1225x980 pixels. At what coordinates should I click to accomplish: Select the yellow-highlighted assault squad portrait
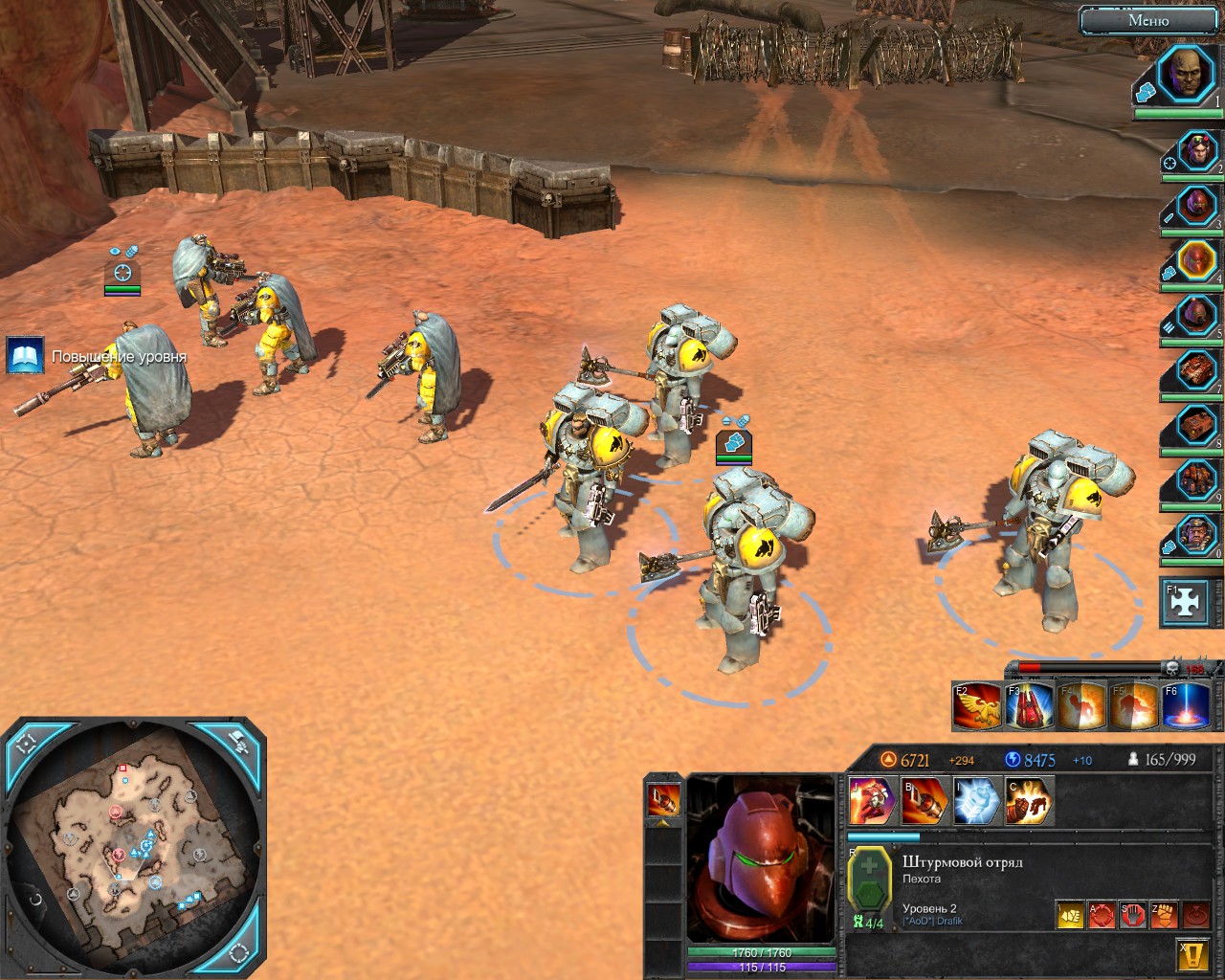coord(1196,259)
